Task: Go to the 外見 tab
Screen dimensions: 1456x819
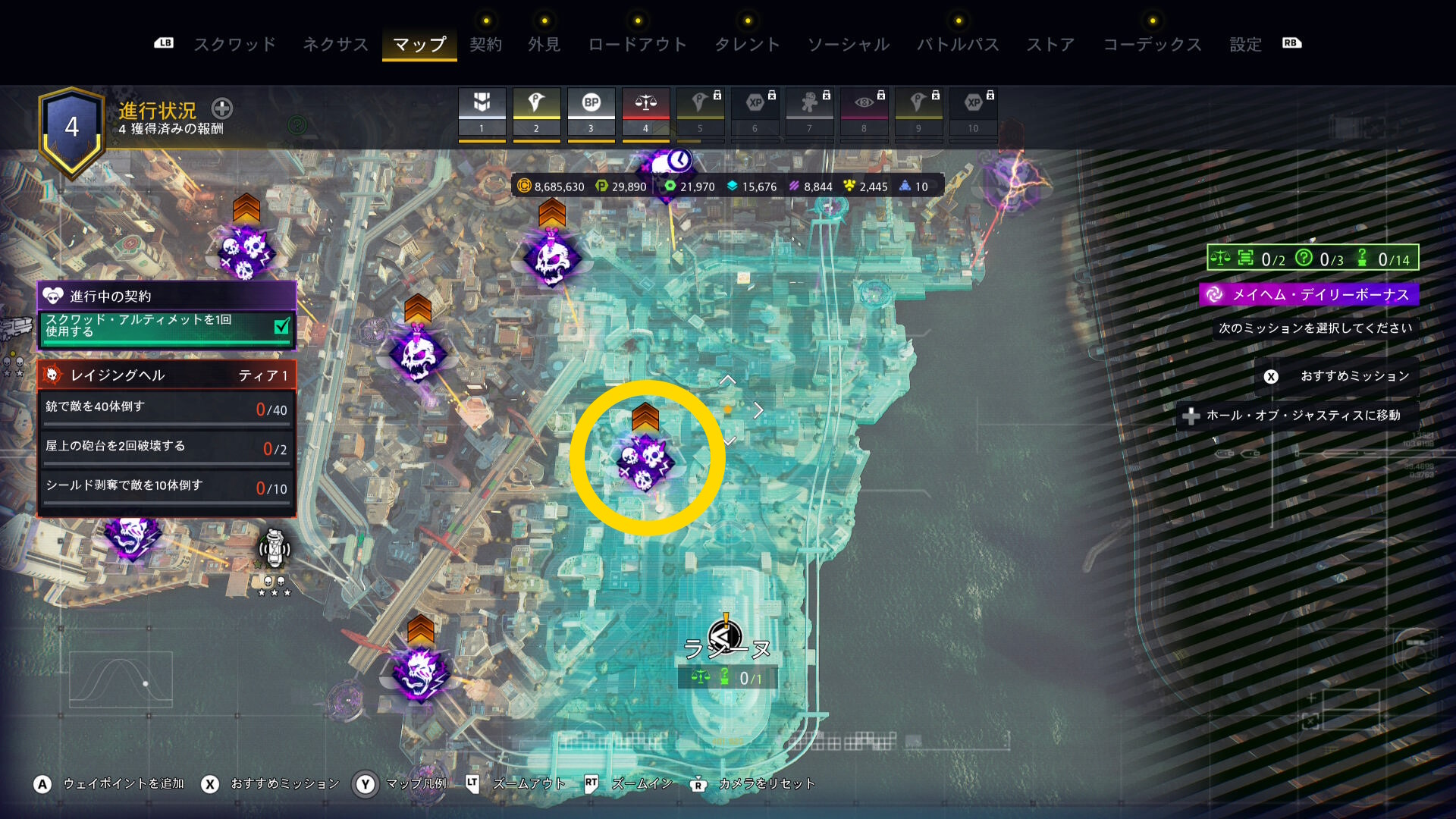Action: click(544, 44)
